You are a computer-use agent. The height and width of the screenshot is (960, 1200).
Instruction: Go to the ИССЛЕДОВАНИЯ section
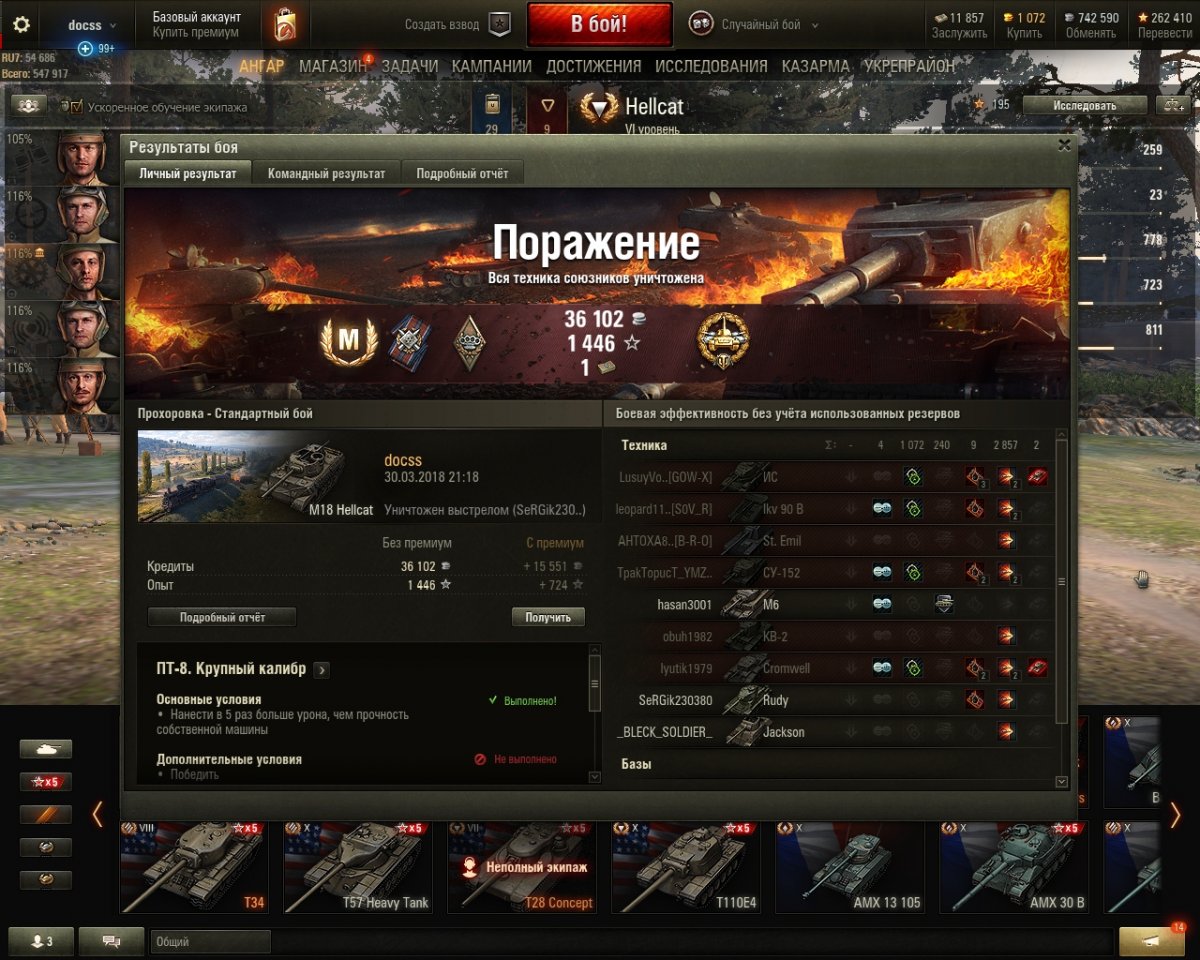pyautogui.click(x=711, y=66)
